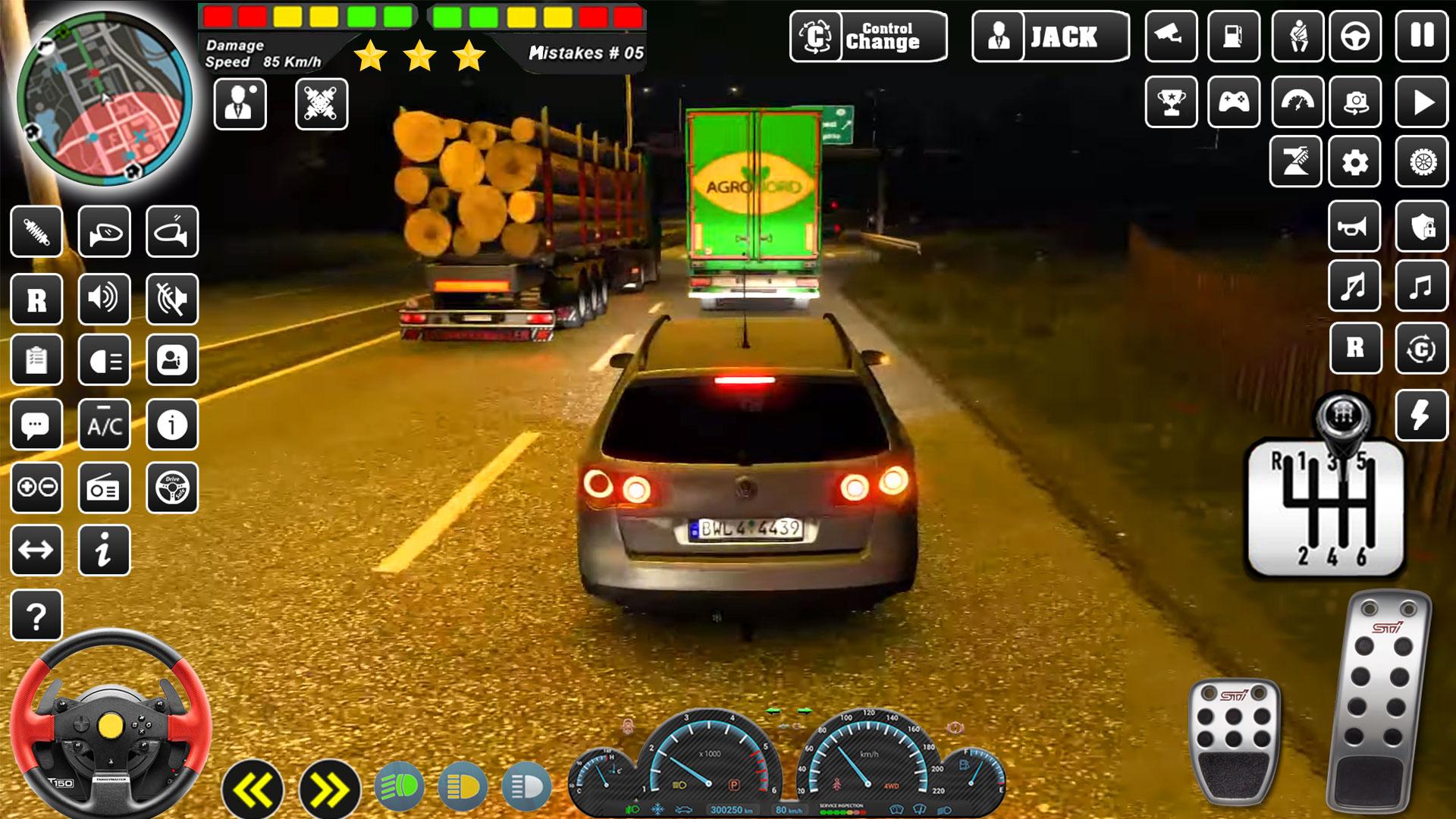Tap the Control Change button

pyautogui.click(x=868, y=36)
